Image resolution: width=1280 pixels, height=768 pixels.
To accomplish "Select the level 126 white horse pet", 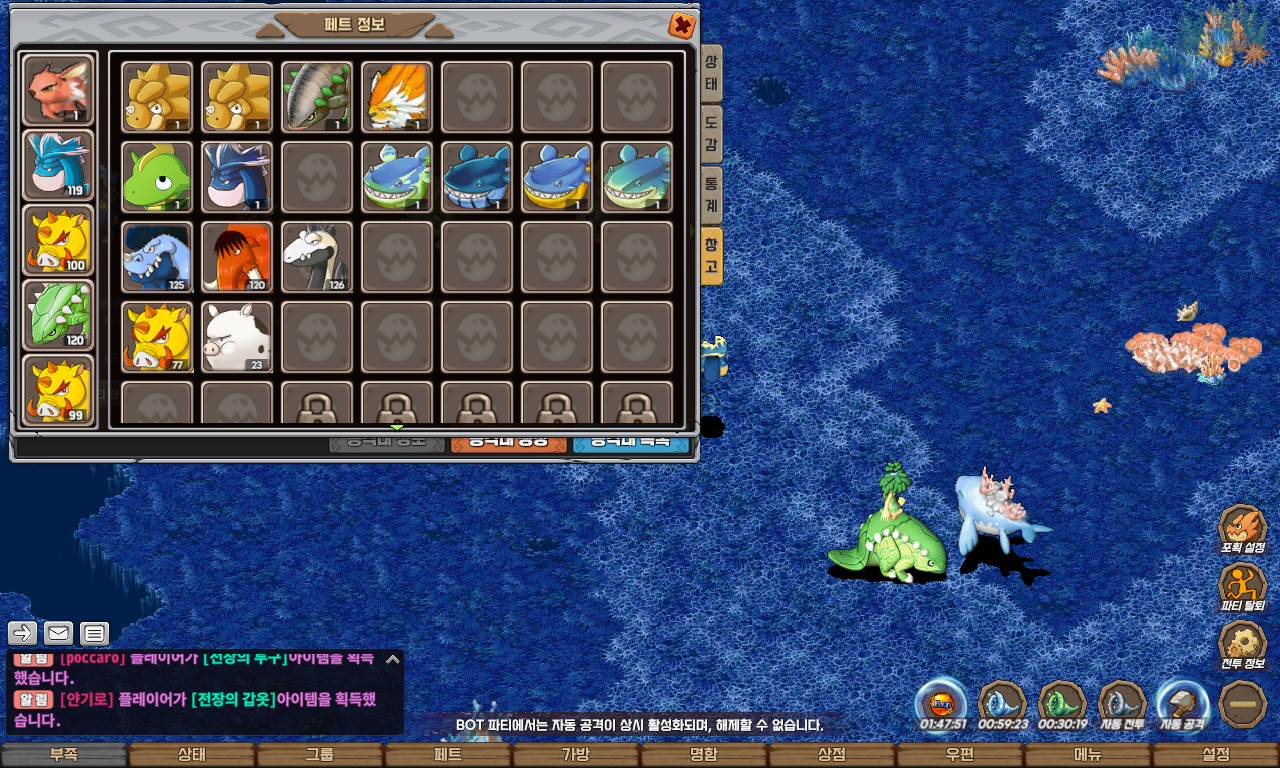I will point(317,257).
